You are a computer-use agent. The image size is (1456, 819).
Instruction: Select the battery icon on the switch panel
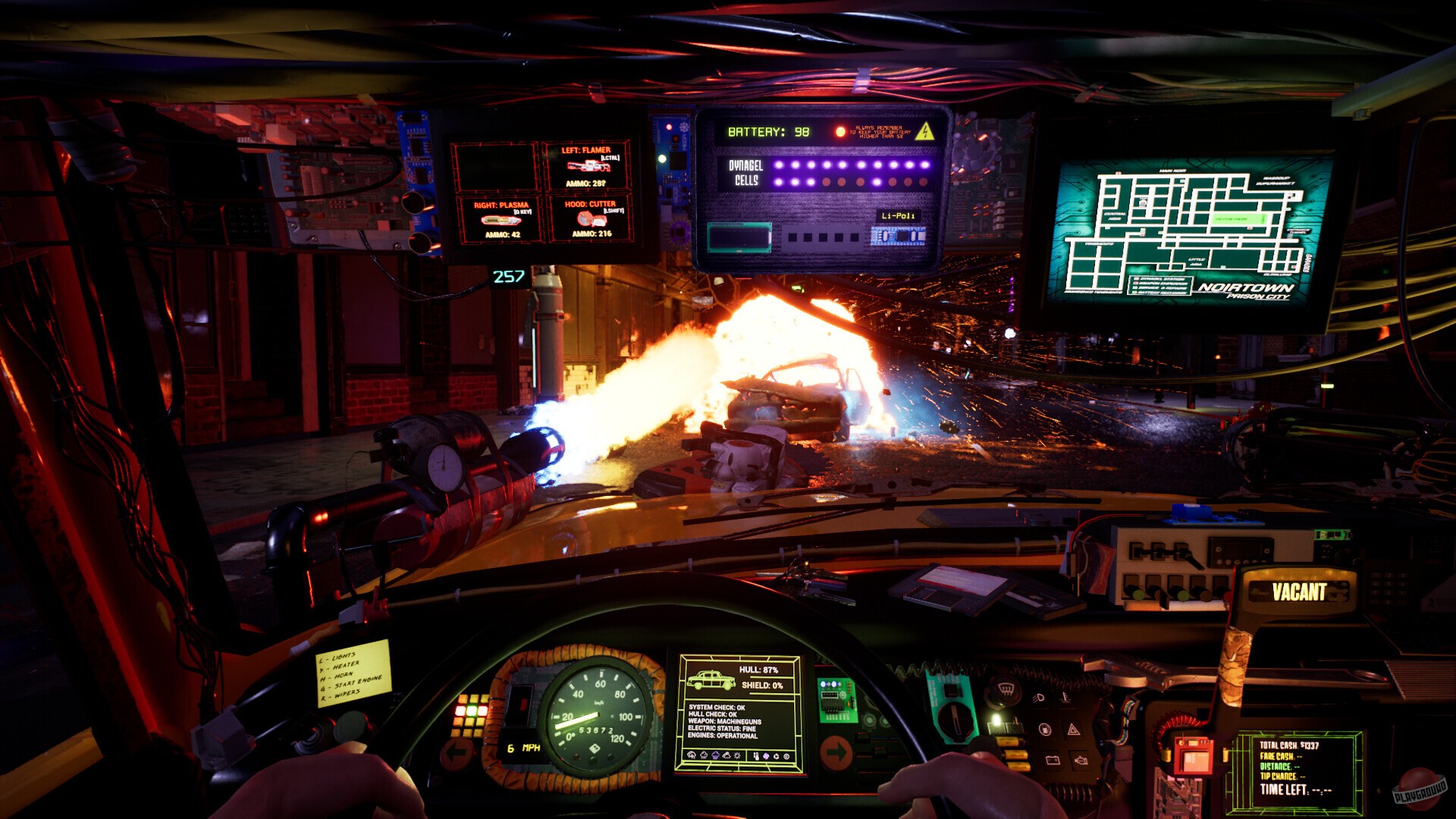pyautogui.click(x=1053, y=761)
